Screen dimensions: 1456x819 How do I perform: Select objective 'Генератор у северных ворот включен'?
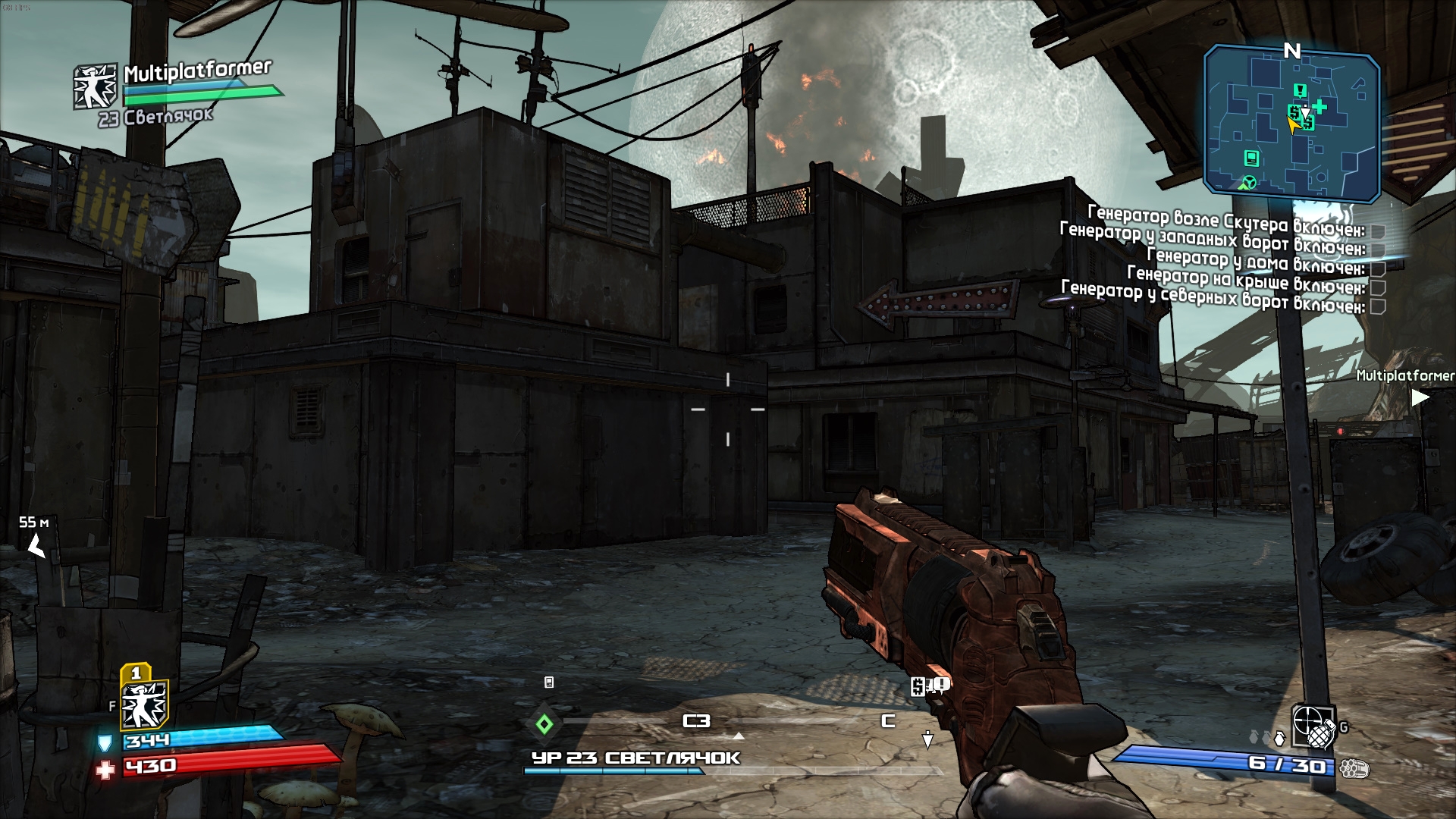point(1212,297)
